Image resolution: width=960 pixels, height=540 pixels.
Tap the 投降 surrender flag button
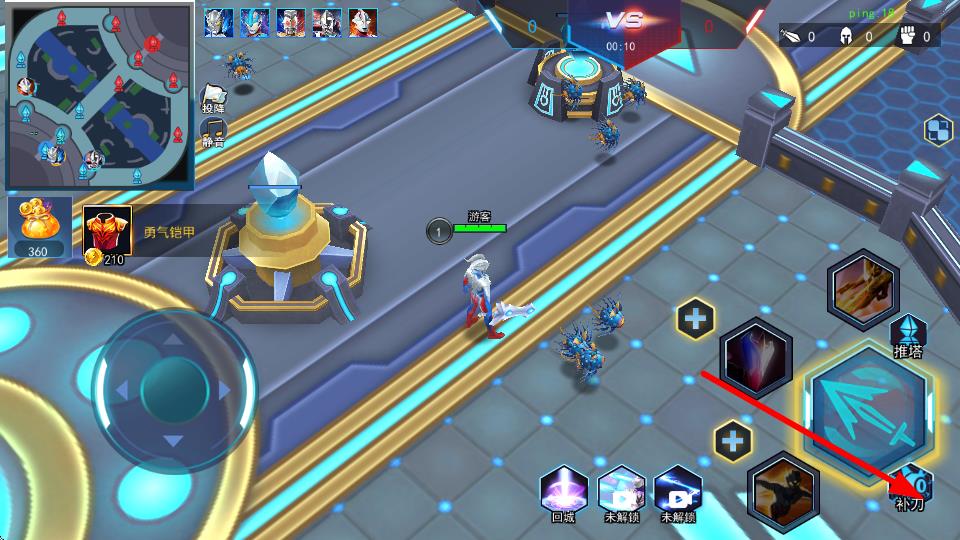tap(213, 97)
